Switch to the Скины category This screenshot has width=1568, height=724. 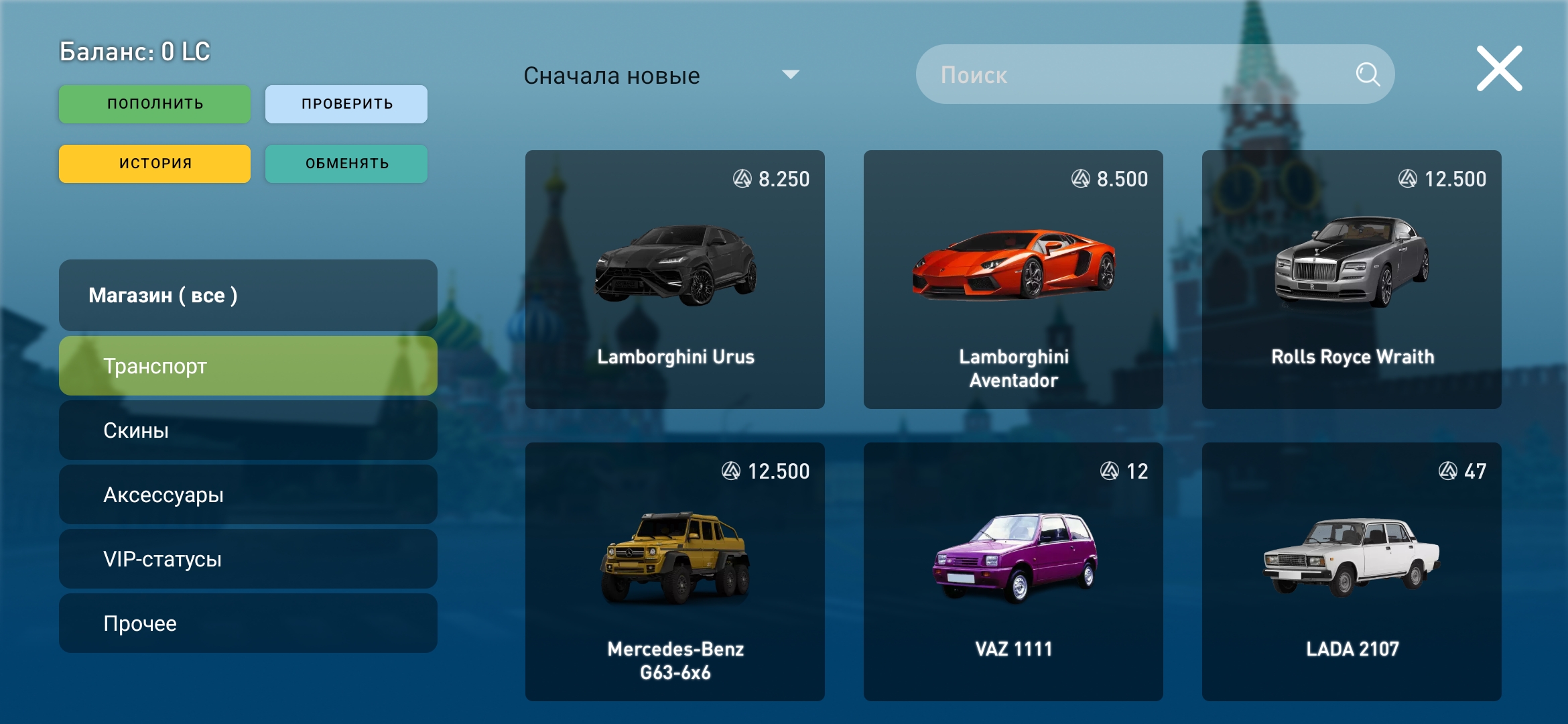point(248,430)
